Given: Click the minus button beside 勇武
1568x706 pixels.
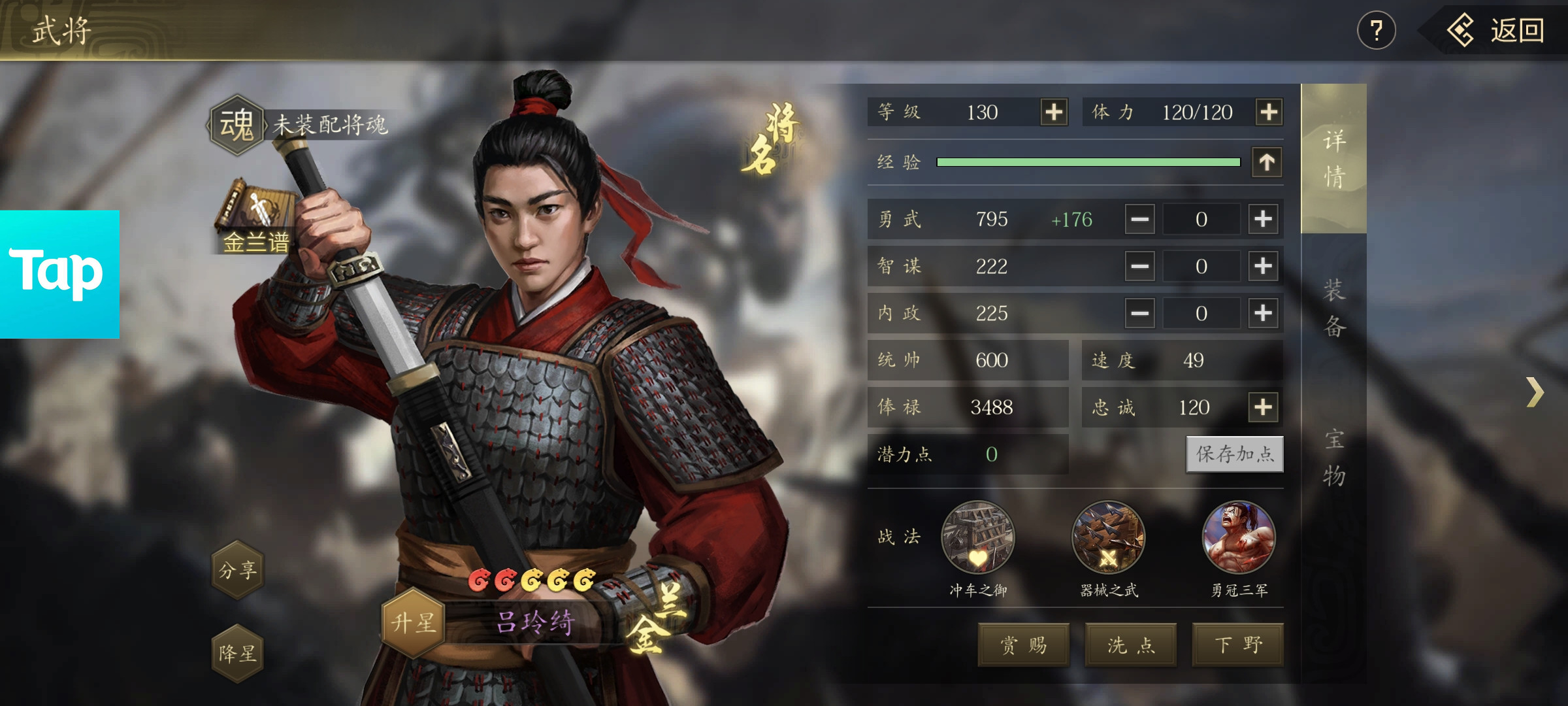Looking at the screenshot, I should point(1139,220).
